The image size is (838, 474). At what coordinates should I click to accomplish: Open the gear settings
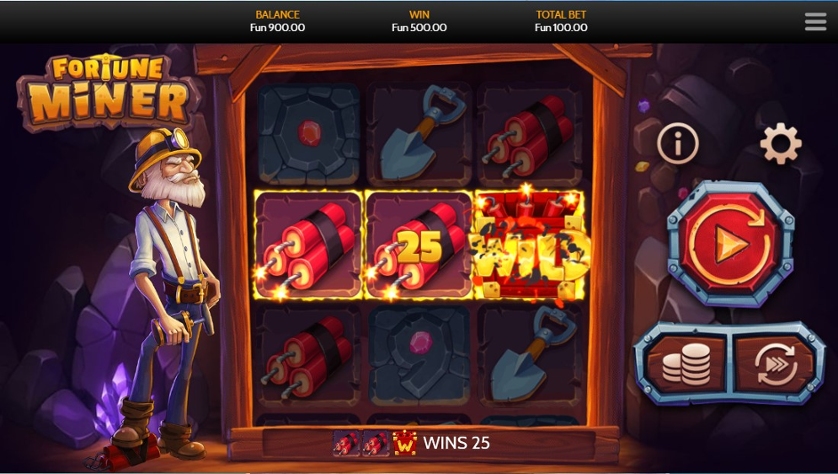(780, 145)
